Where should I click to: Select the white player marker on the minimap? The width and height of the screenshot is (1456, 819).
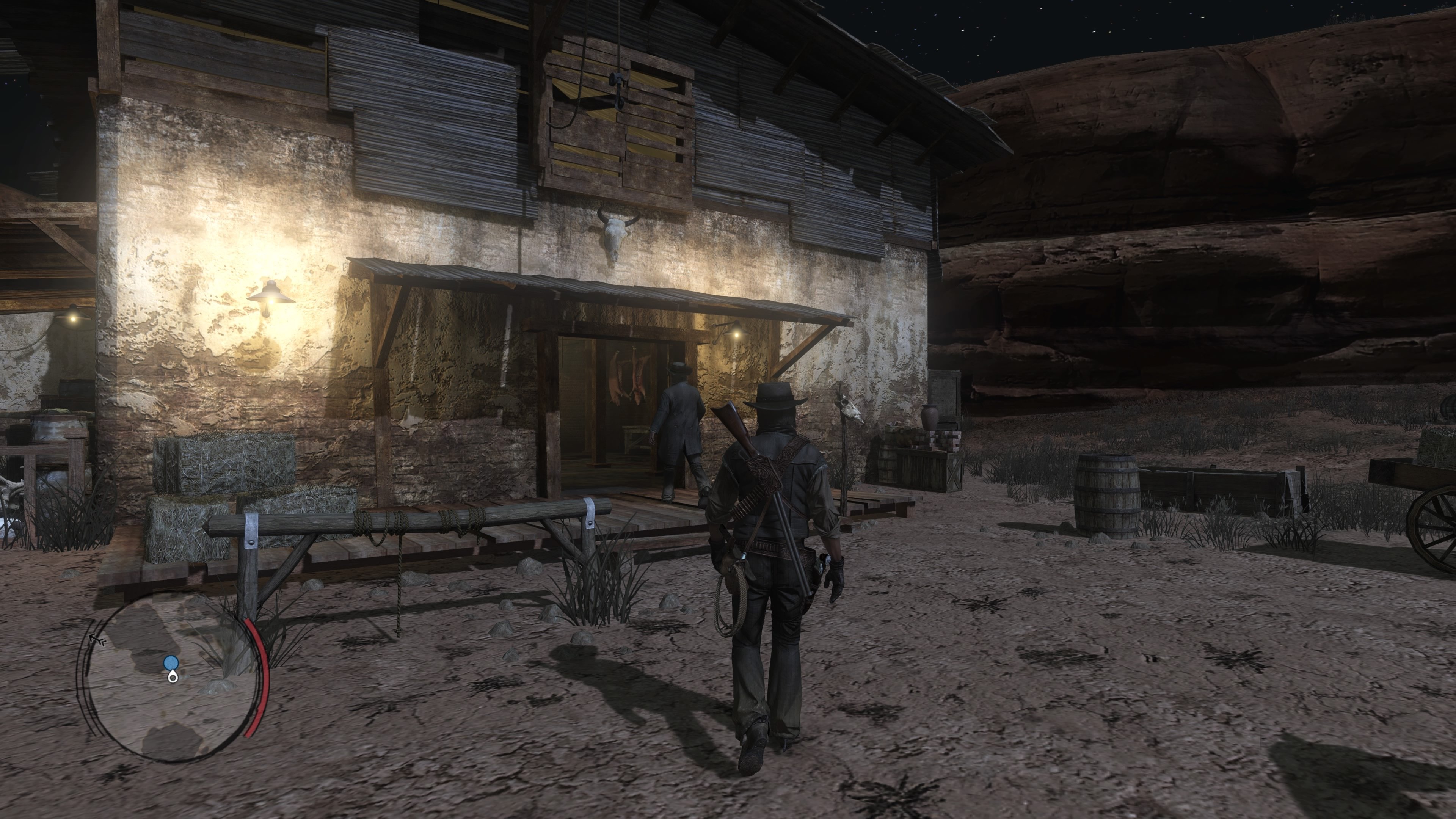pos(173,677)
